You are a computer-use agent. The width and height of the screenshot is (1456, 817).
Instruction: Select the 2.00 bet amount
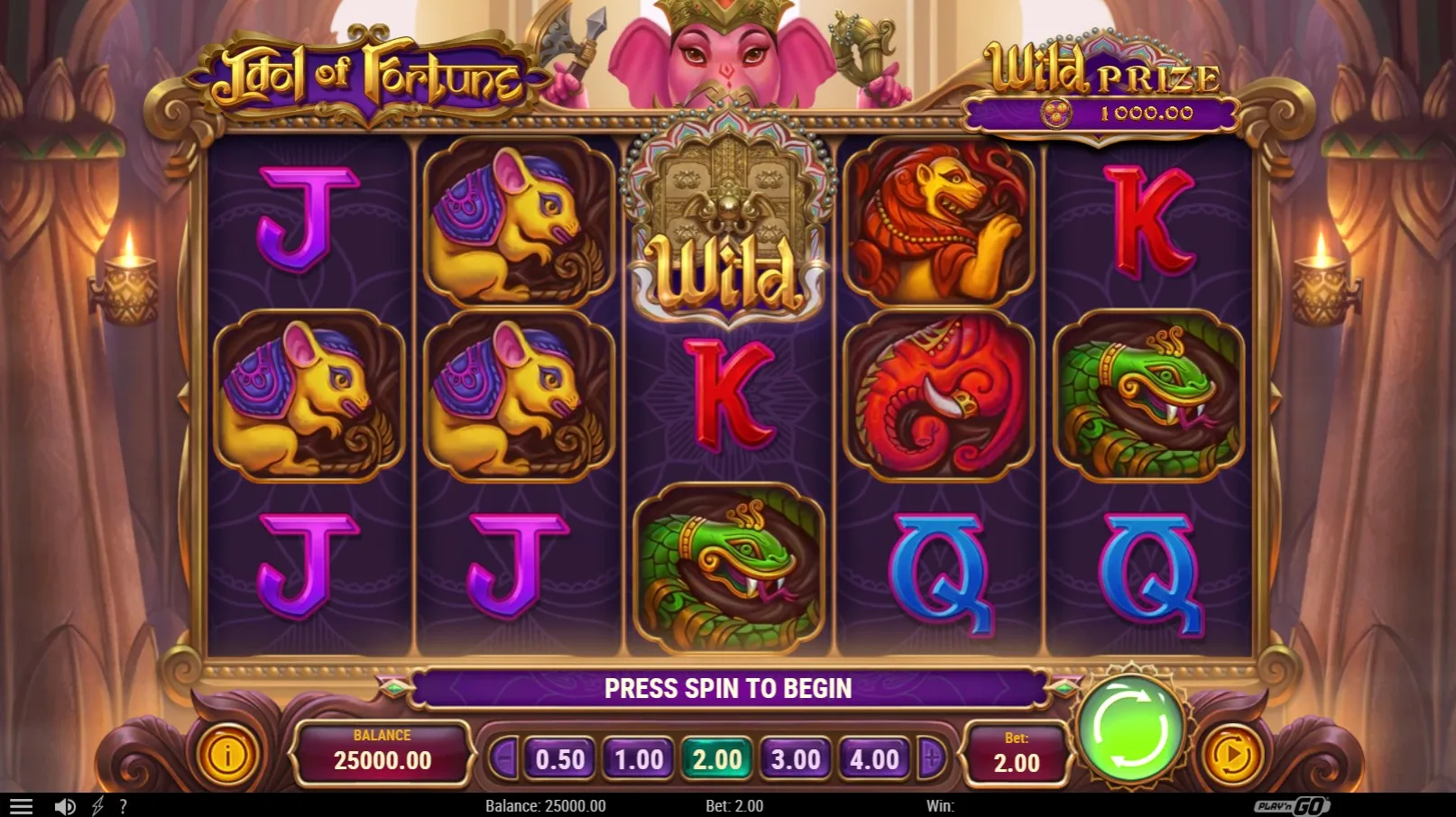click(717, 759)
